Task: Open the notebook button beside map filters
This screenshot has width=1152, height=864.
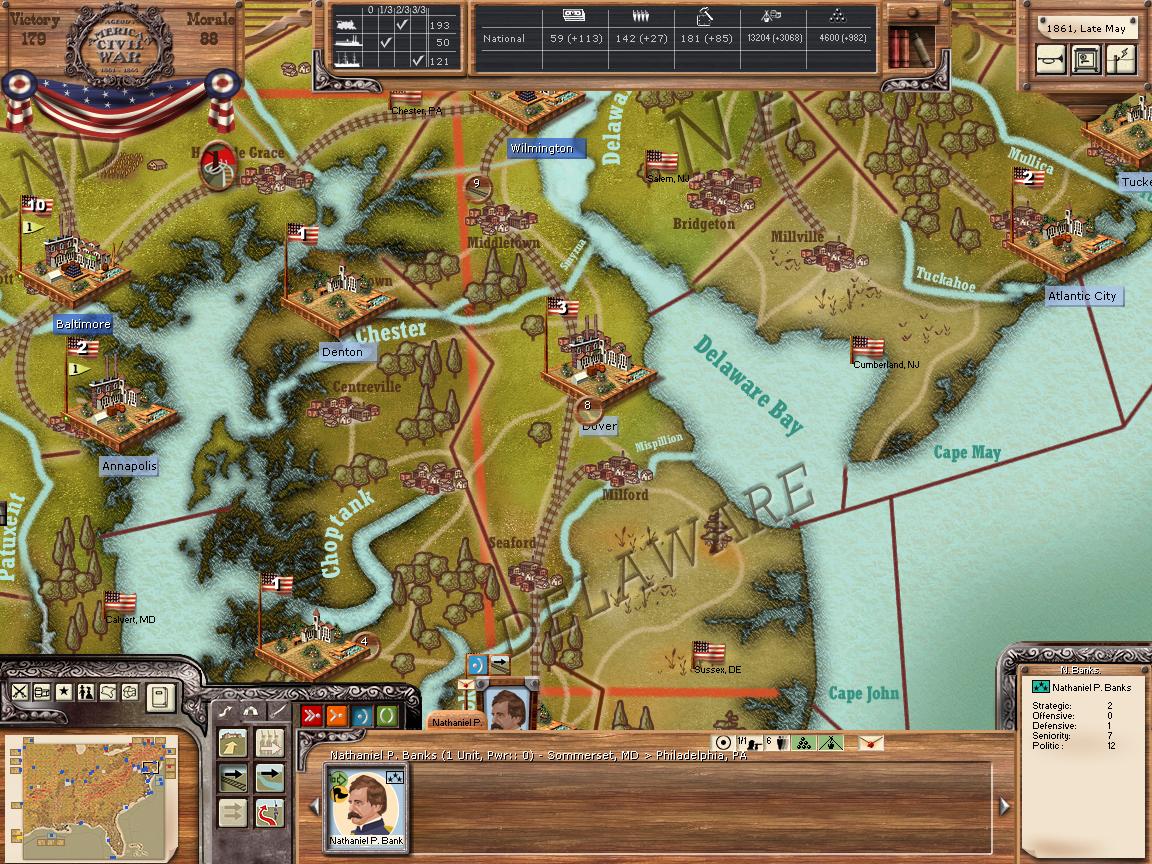Action: tap(160, 697)
